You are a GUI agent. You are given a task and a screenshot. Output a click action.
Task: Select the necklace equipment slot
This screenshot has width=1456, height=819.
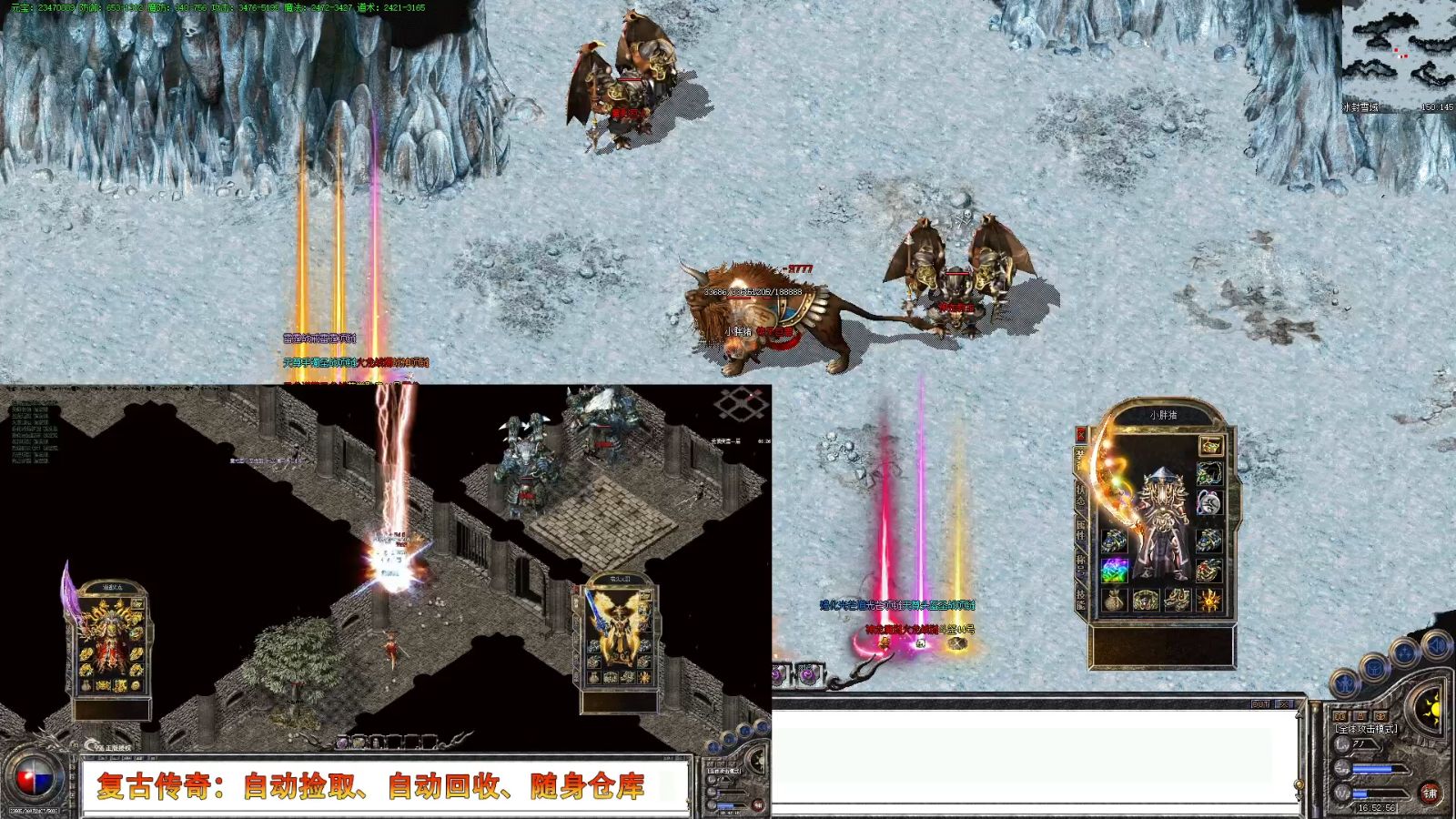(x=1208, y=473)
